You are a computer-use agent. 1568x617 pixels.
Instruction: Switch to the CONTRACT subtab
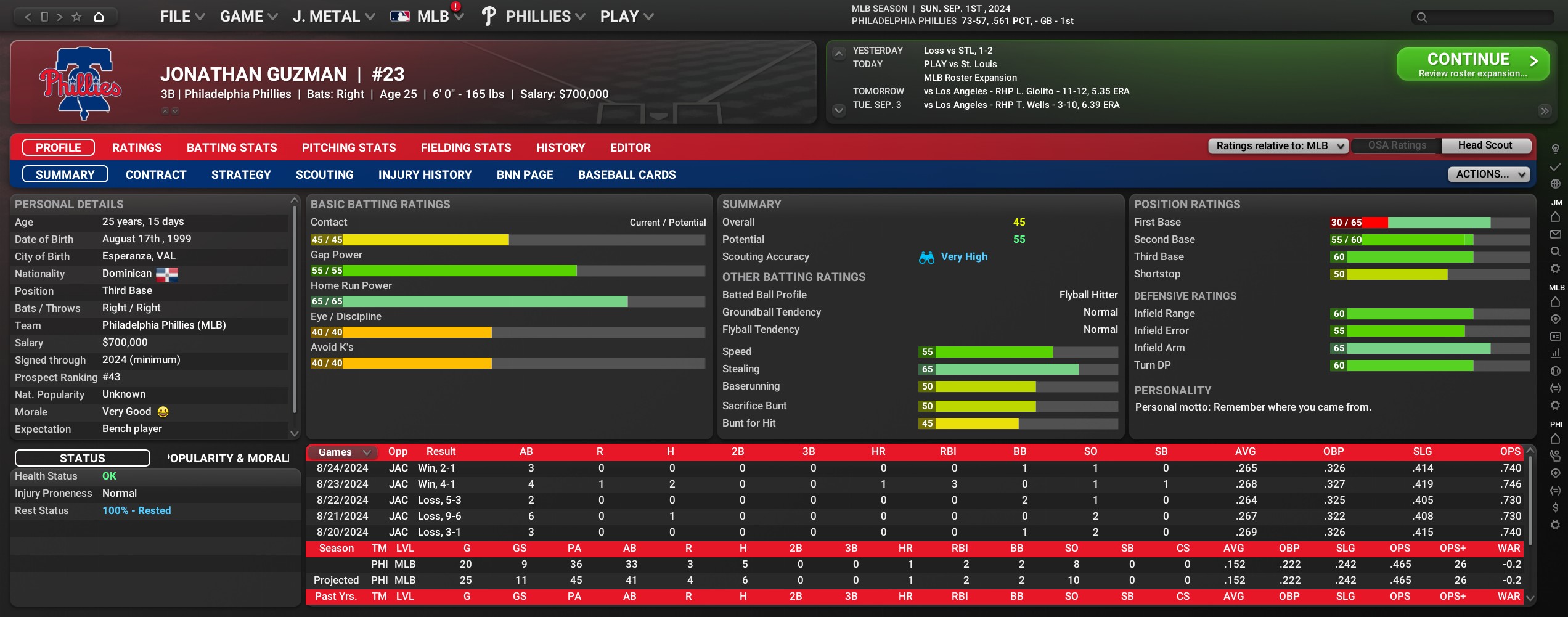156,175
